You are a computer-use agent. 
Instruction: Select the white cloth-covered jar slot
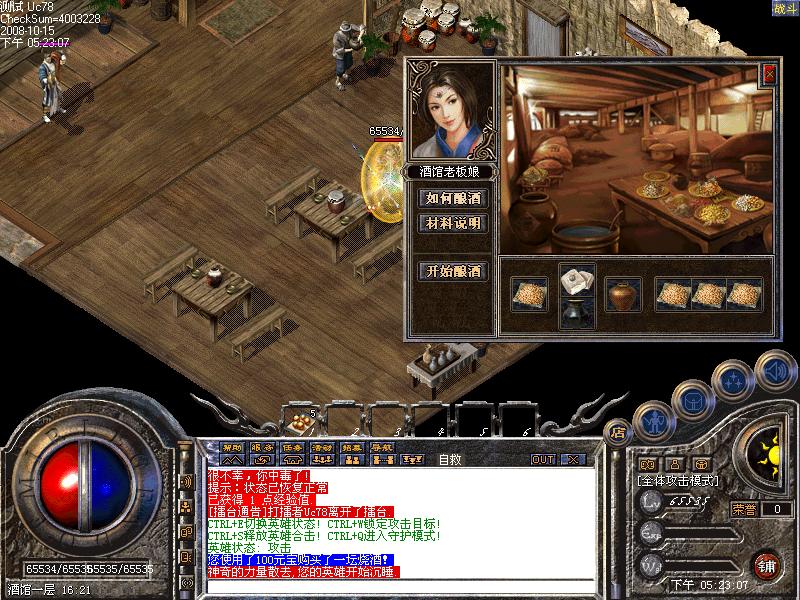577,278
